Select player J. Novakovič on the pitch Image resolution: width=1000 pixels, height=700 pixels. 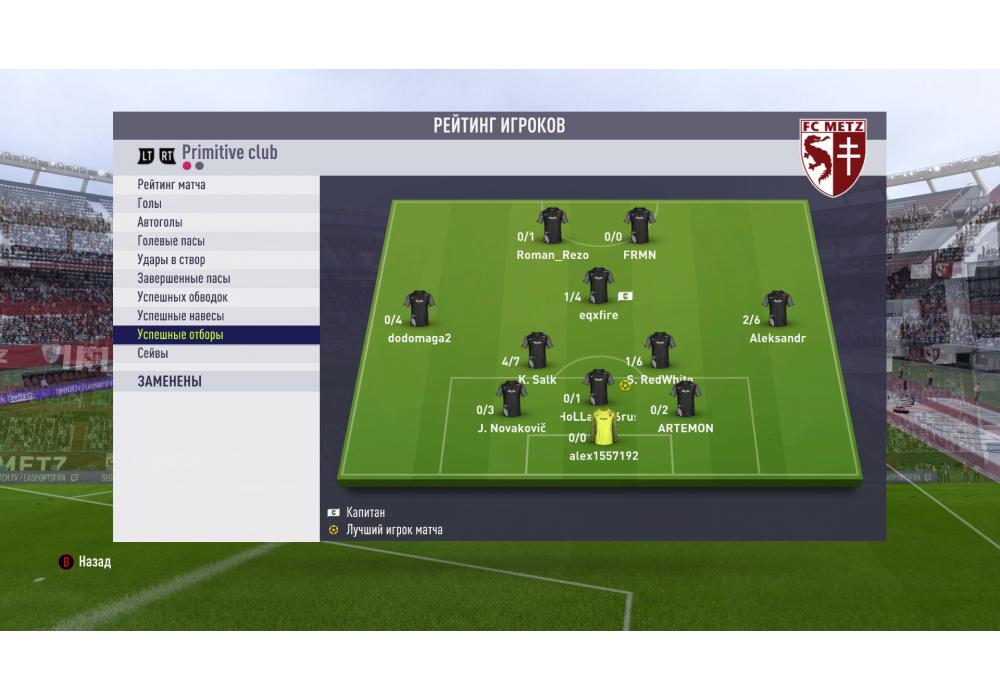point(511,399)
